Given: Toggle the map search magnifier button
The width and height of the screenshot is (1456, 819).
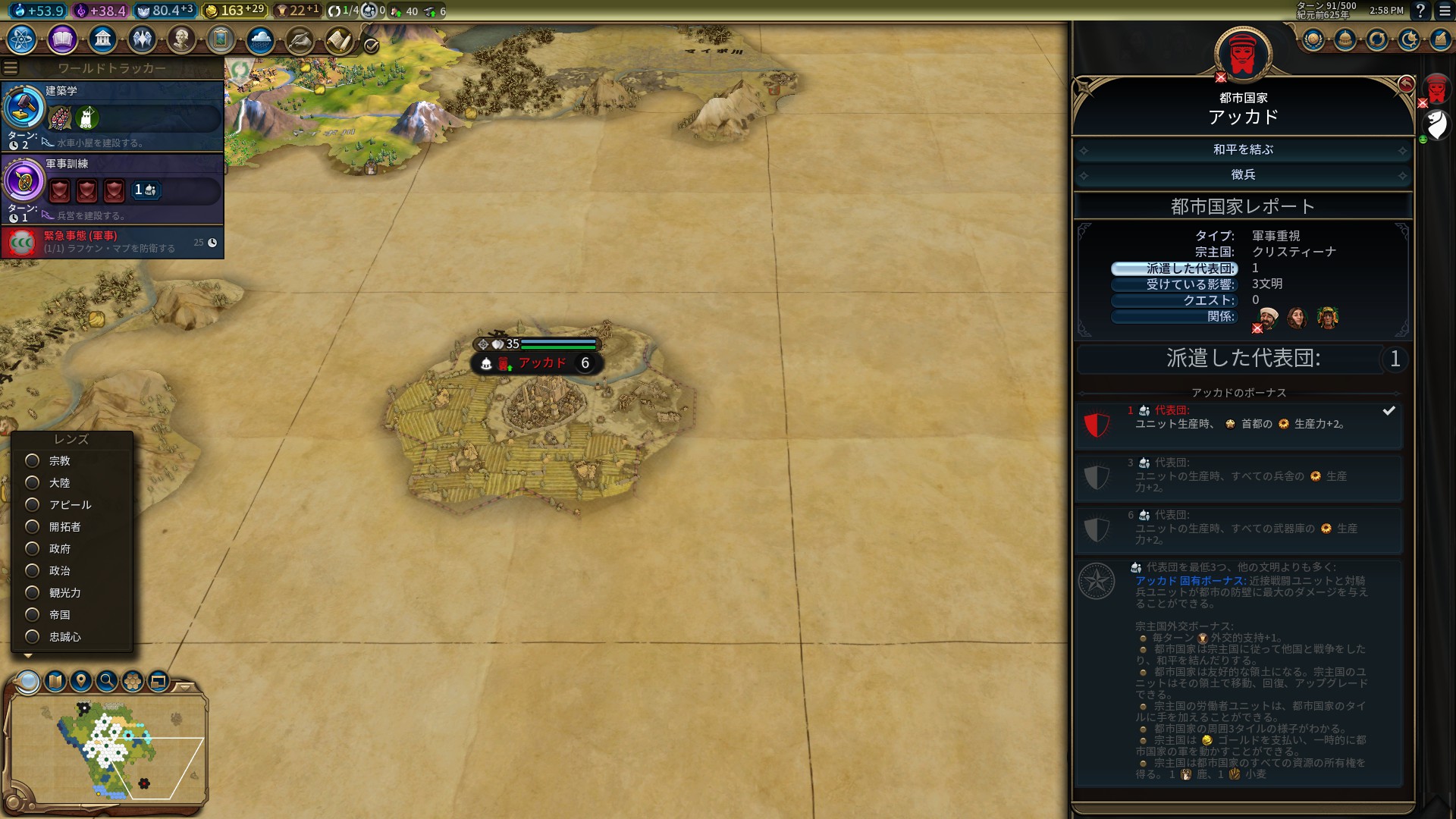Looking at the screenshot, I should [107, 681].
